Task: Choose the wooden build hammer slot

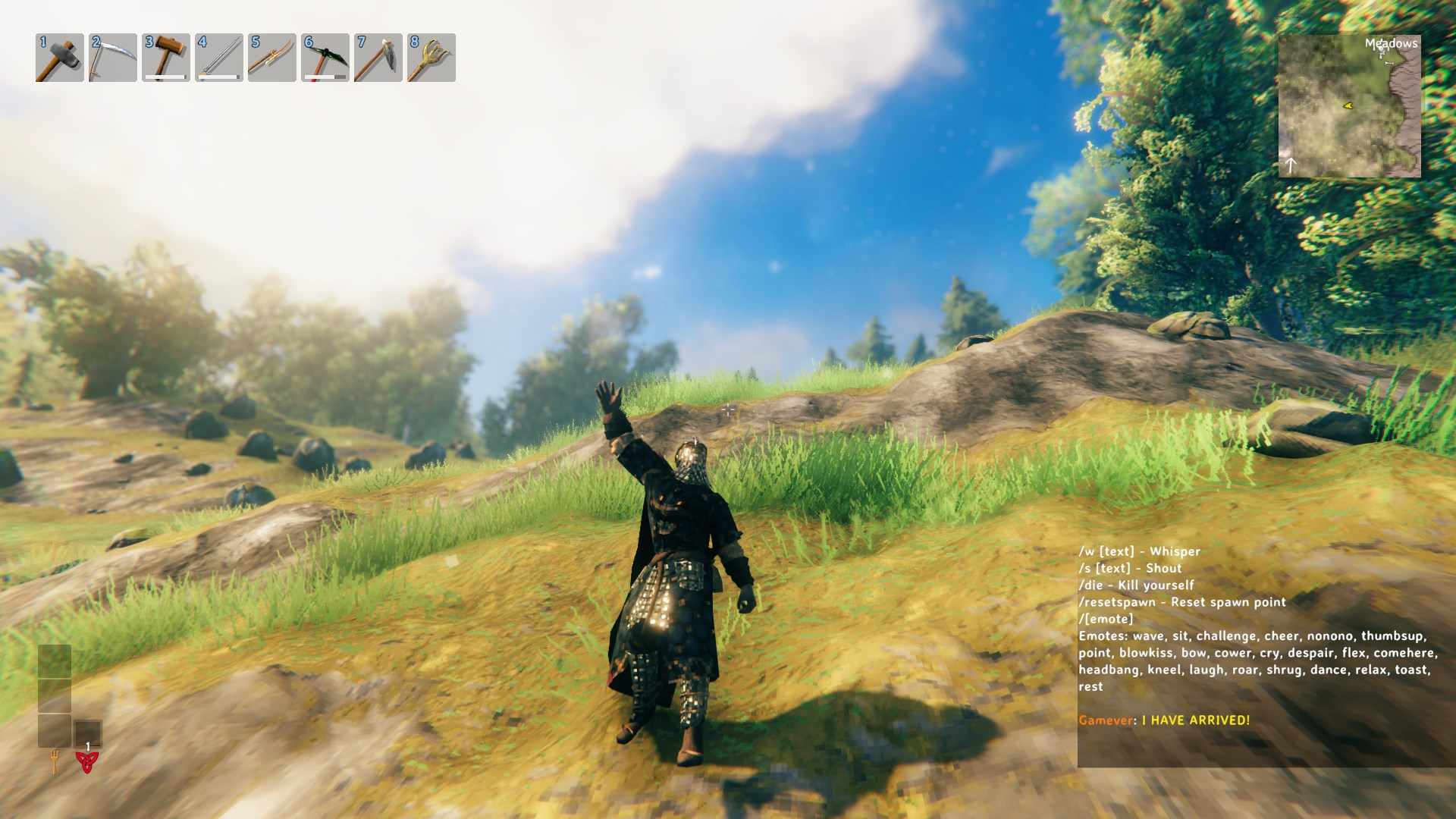Action: 165,58
